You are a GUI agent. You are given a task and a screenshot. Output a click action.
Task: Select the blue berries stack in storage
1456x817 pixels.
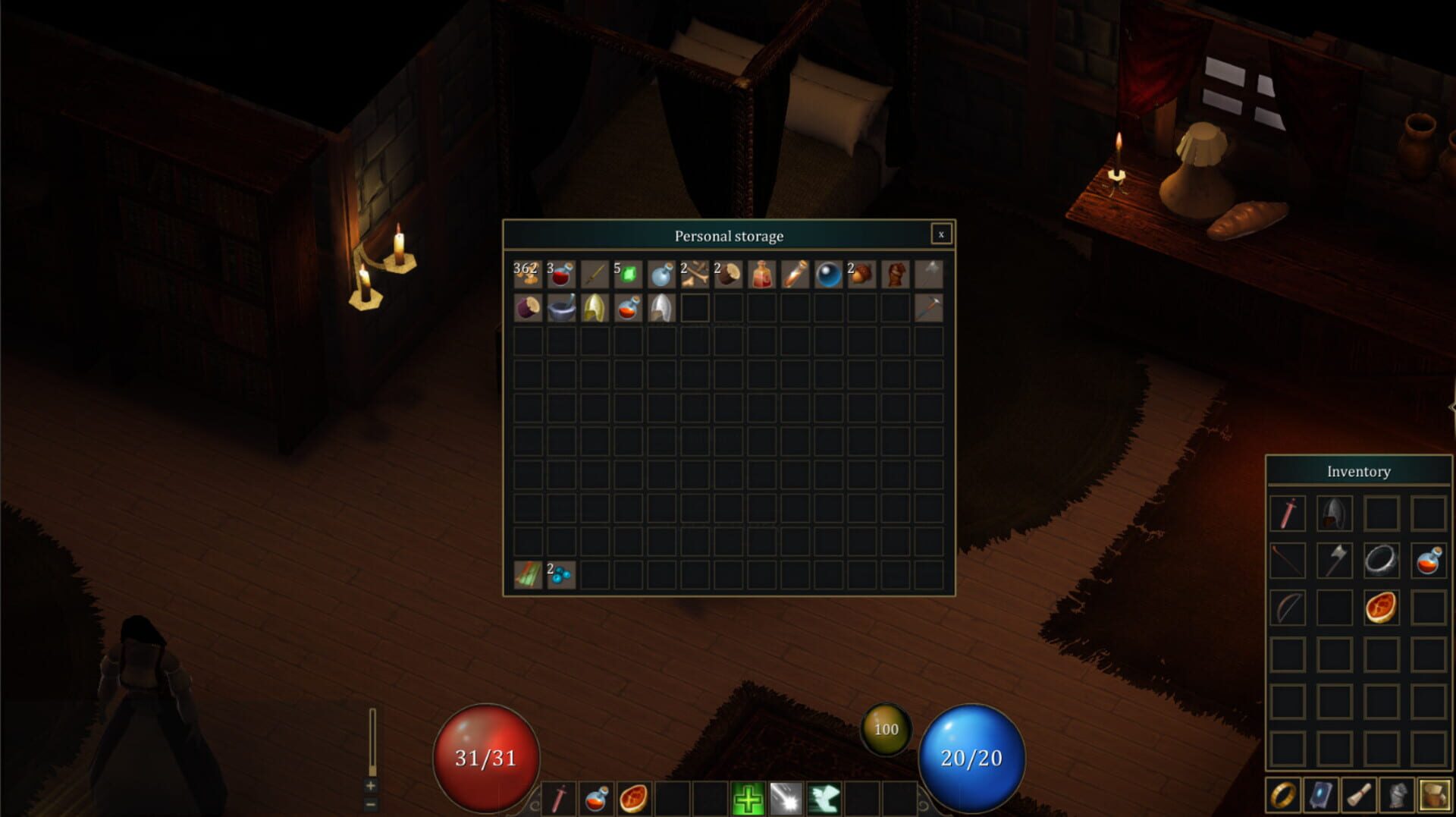[561, 575]
